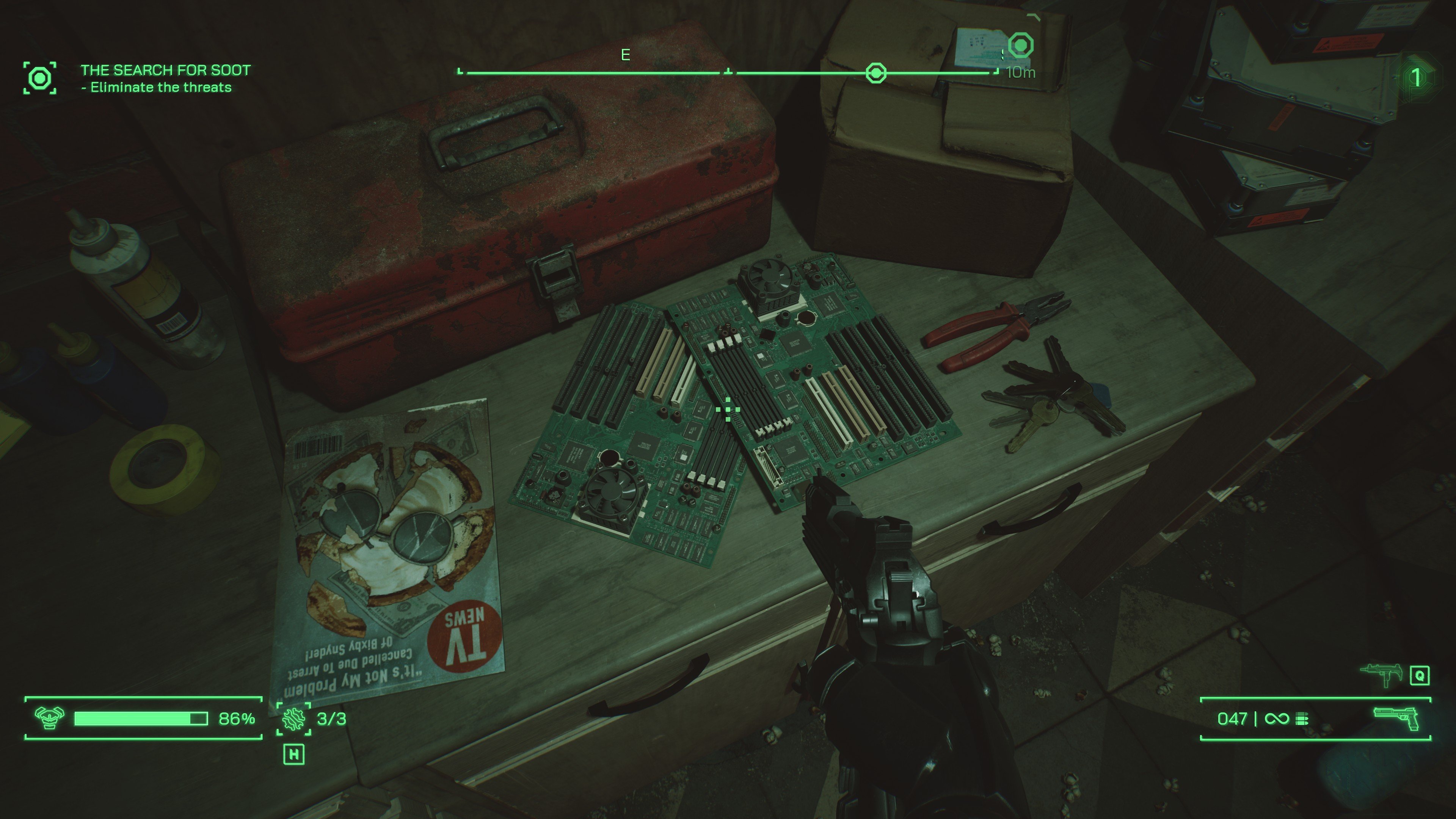1456x819 pixels.
Task: Expand the Eliminate the threats objective entry
Action: pos(157,88)
